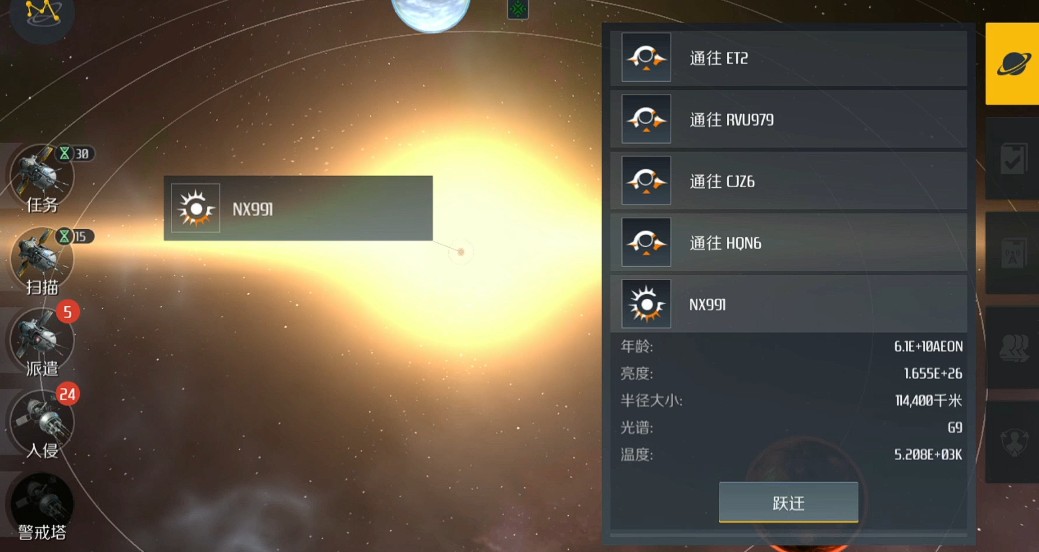
Task: Click the 跃迁 warp button
Action: tap(788, 502)
